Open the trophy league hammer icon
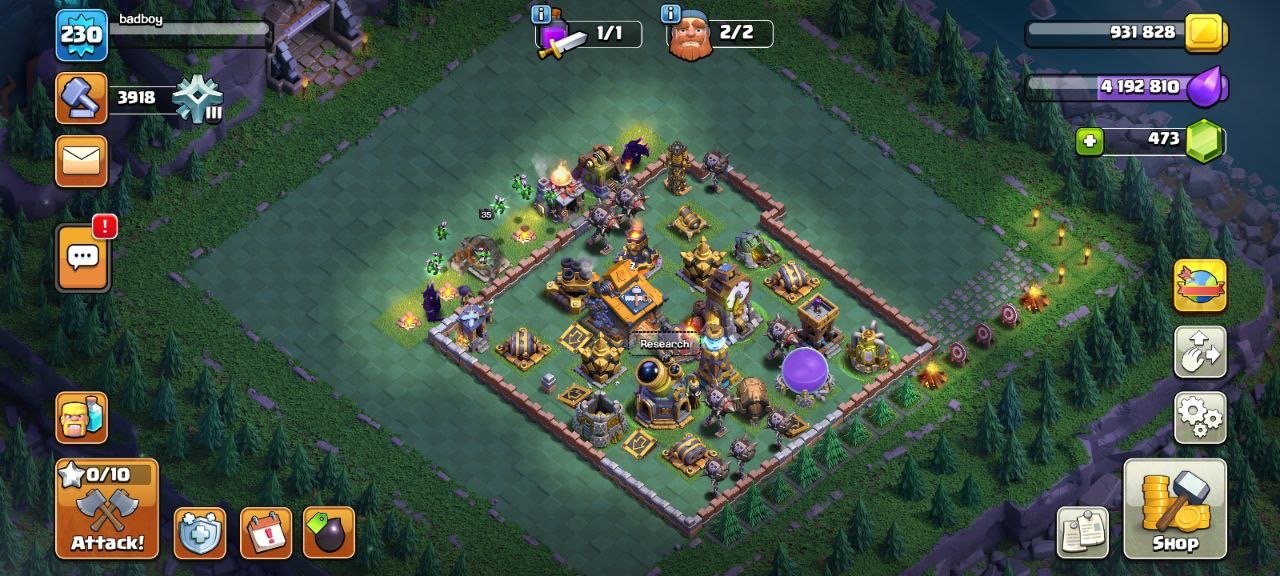 coord(81,97)
